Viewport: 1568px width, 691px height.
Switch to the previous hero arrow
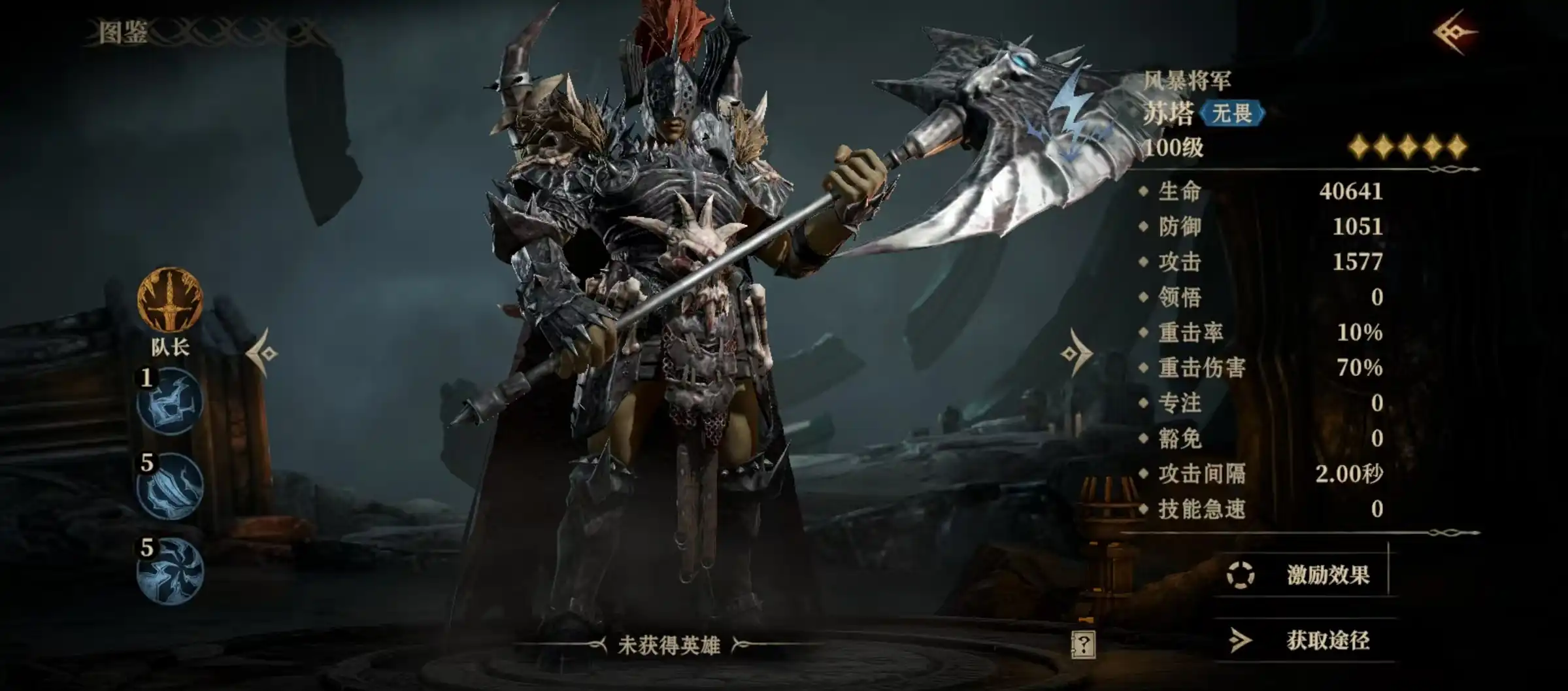(x=263, y=353)
